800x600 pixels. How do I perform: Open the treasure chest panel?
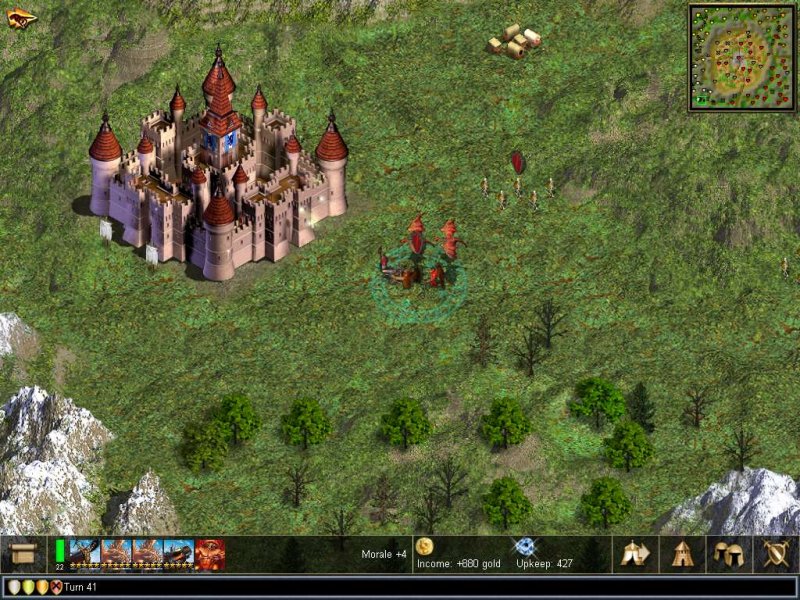(x=22, y=553)
